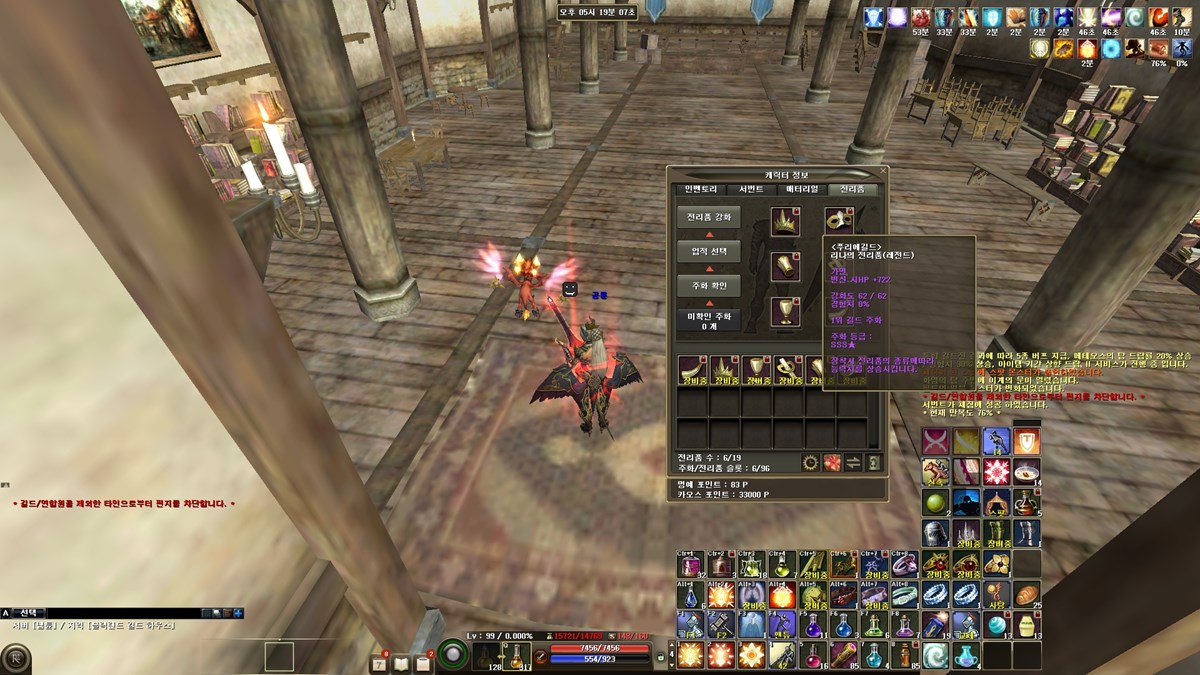The height and width of the screenshot is (675, 1200).
Task: Click the round R emblem menu button
Action: point(15,659)
